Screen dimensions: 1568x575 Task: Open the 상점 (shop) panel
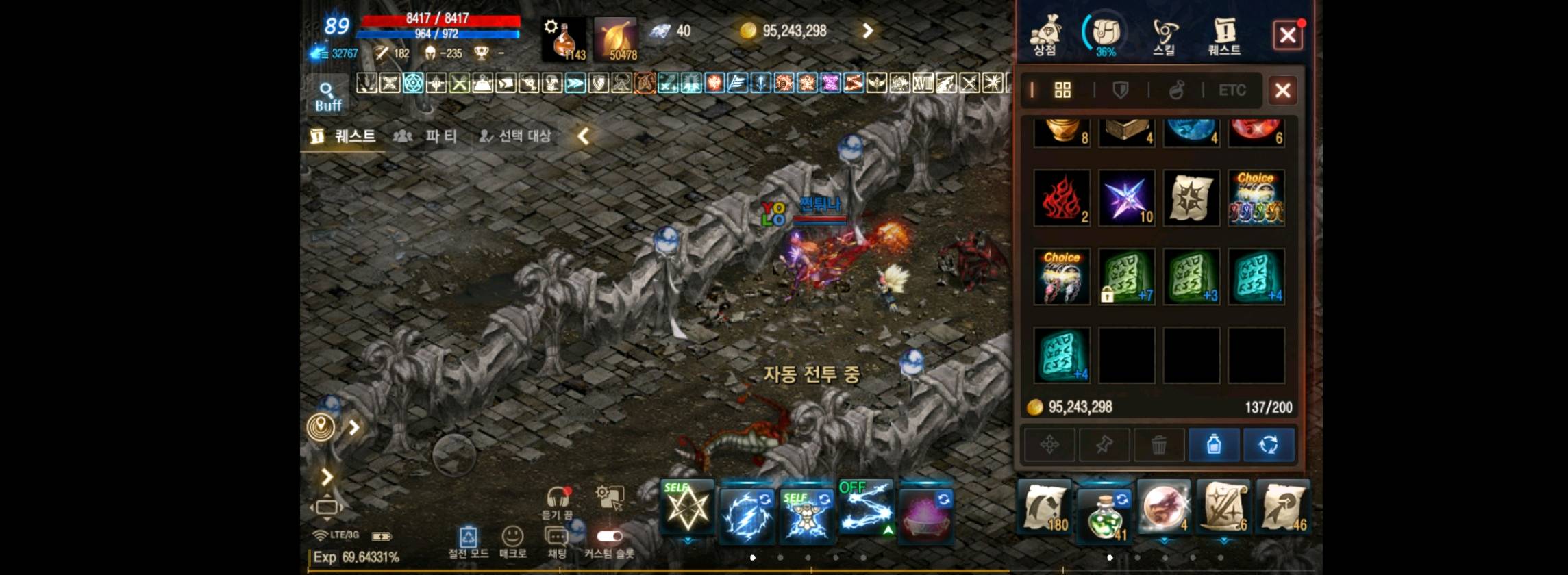(x=1047, y=34)
